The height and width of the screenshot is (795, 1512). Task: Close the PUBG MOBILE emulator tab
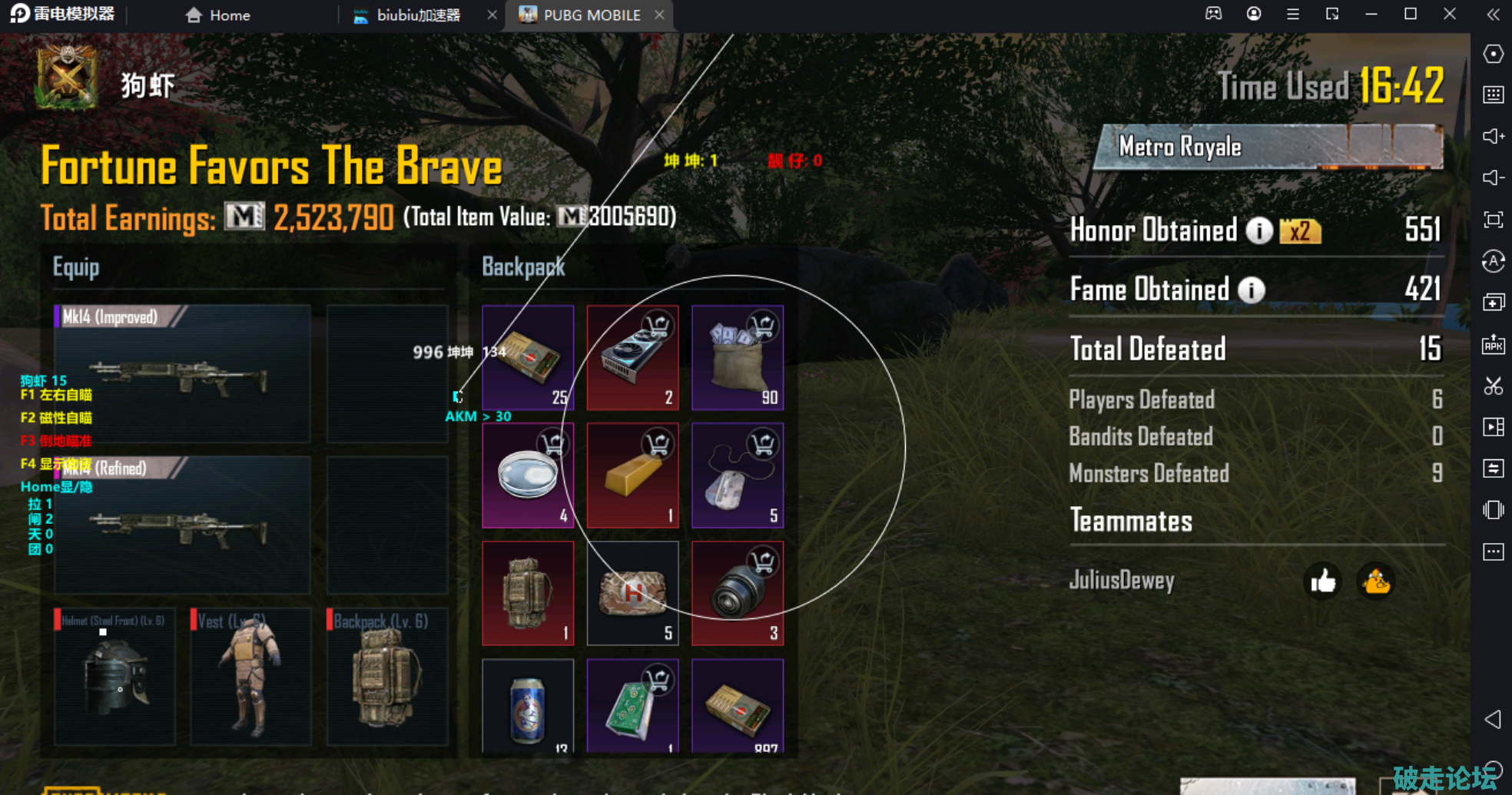[659, 15]
